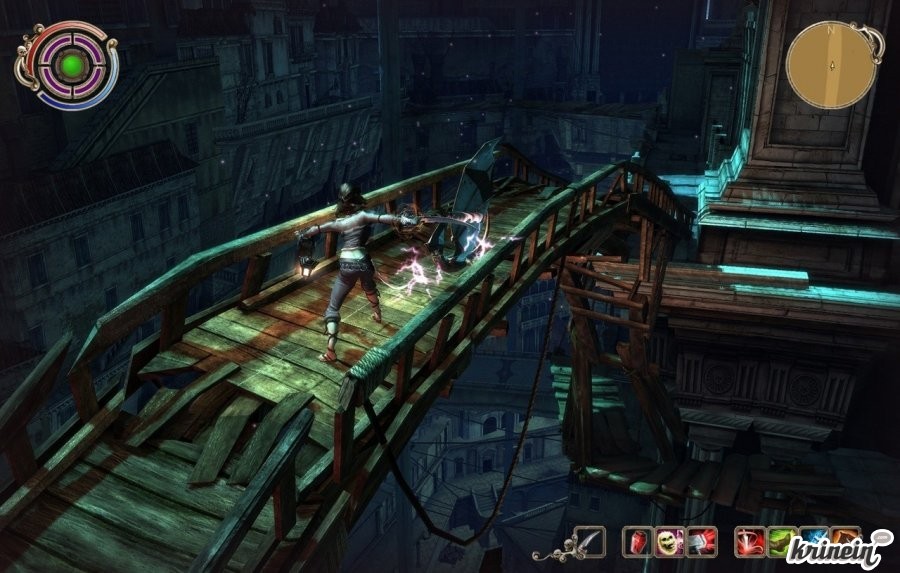Trigger the hammer strike skill icon
Screen dimensions: 900x573
[x=702, y=541]
